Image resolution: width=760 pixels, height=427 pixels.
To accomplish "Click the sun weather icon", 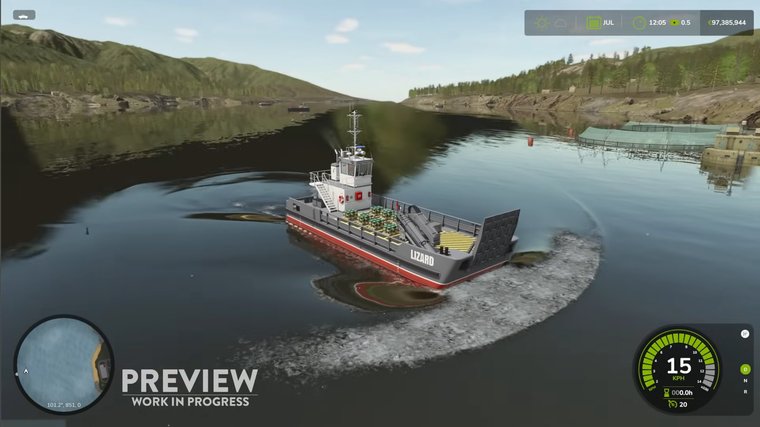I will tap(542, 22).
